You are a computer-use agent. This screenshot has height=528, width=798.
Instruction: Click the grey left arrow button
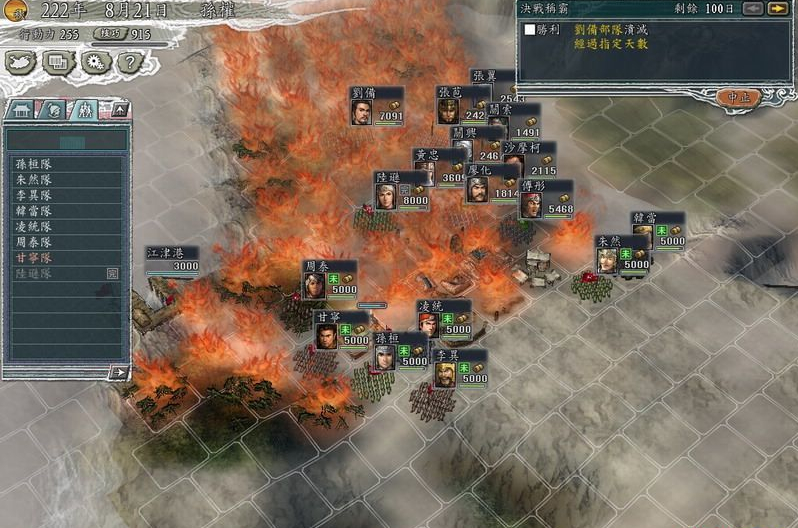tap(753, 9)
